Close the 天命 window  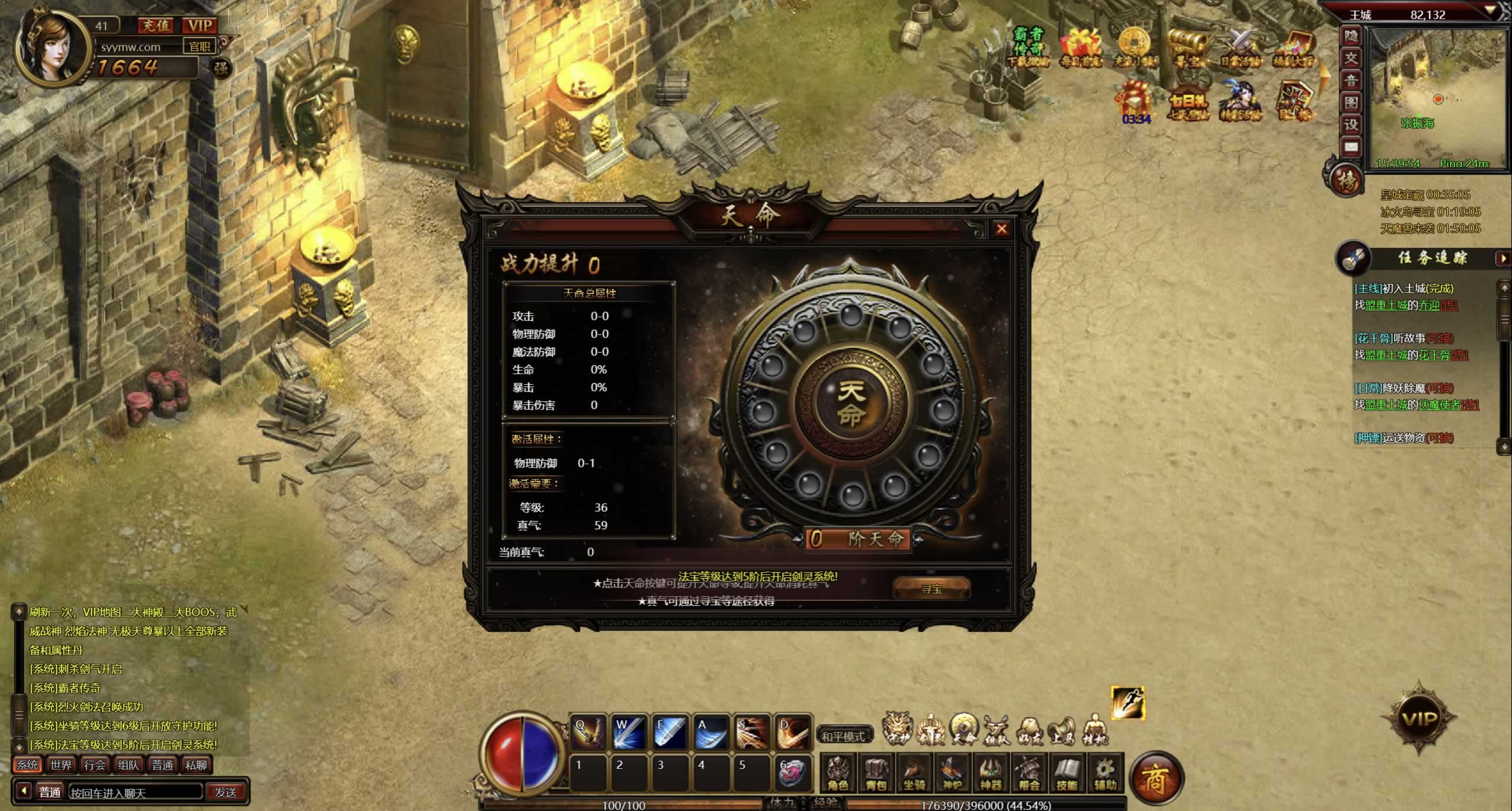click(1001, 229)
